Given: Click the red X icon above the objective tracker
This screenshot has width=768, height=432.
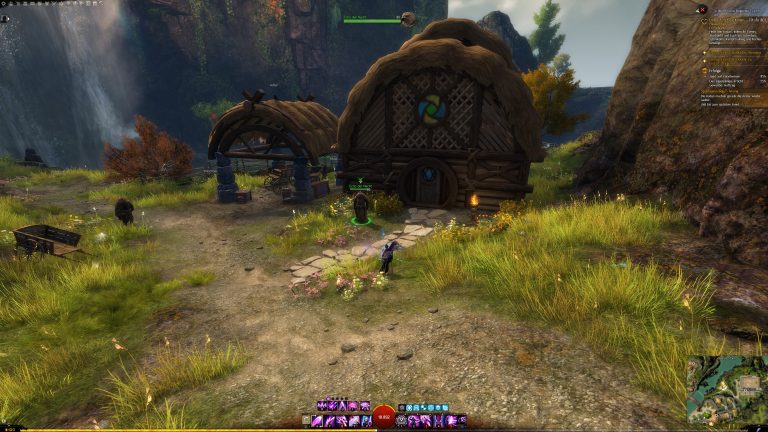Looking at the screenshot, I should [x=703, y=9].
